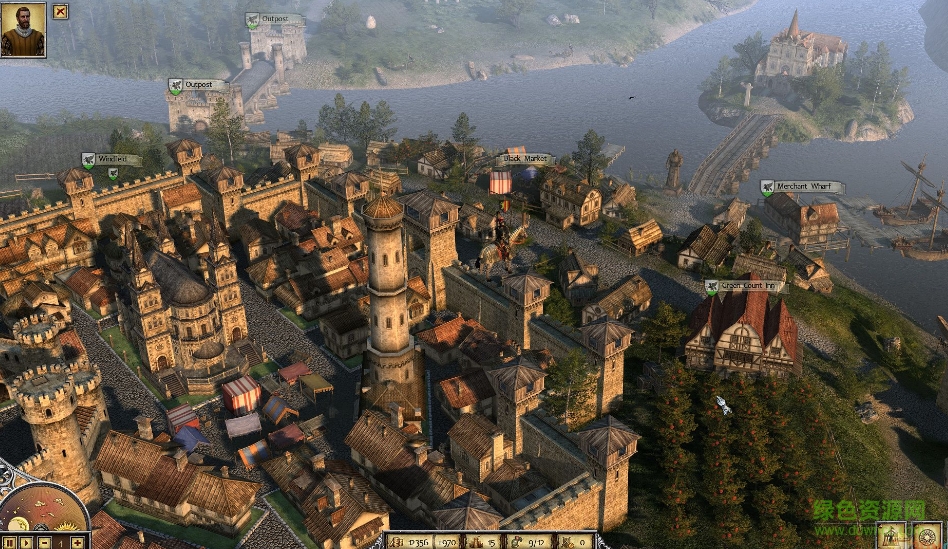Select the Black Market label
Screen dimensions: 948x549
coord(524,159)
